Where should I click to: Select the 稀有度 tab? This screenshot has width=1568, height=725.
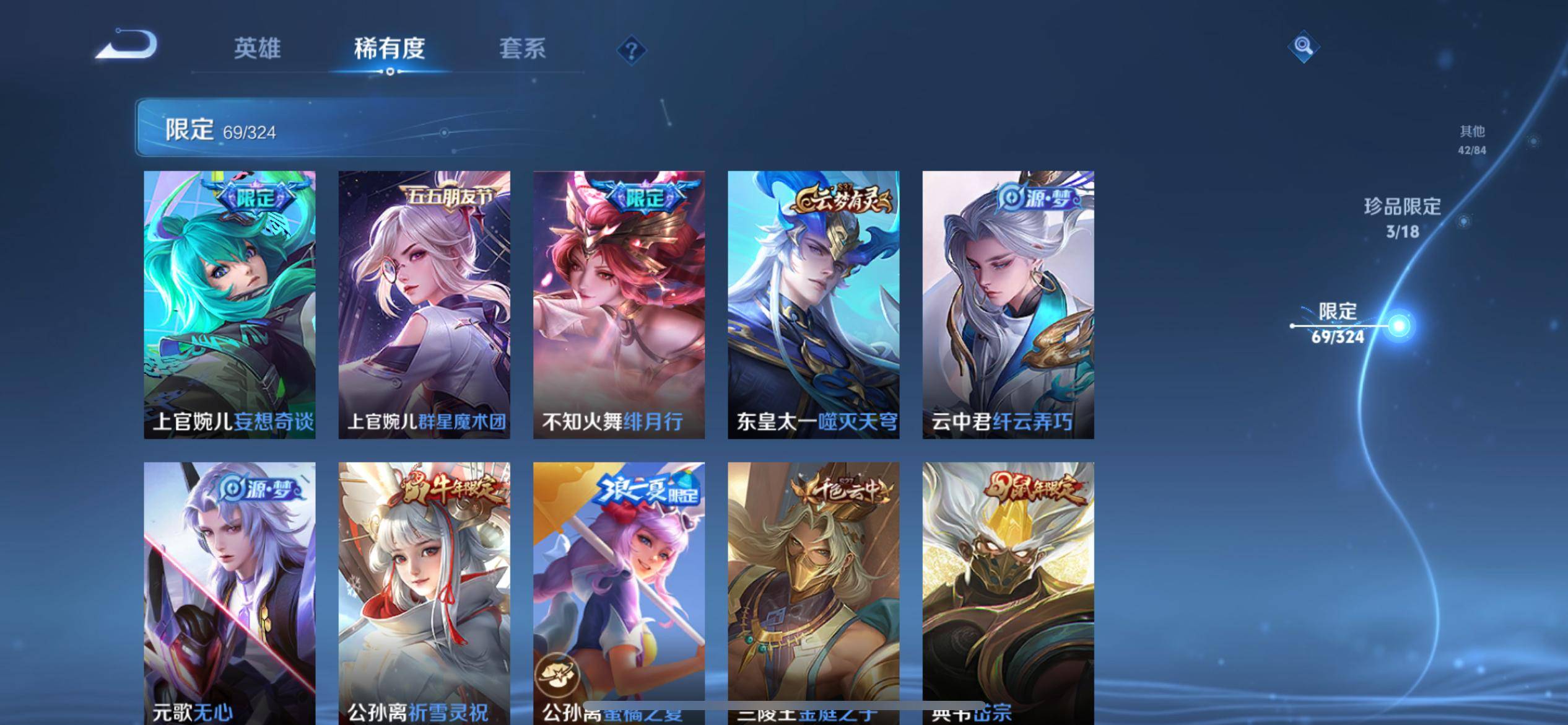(390, 48)
